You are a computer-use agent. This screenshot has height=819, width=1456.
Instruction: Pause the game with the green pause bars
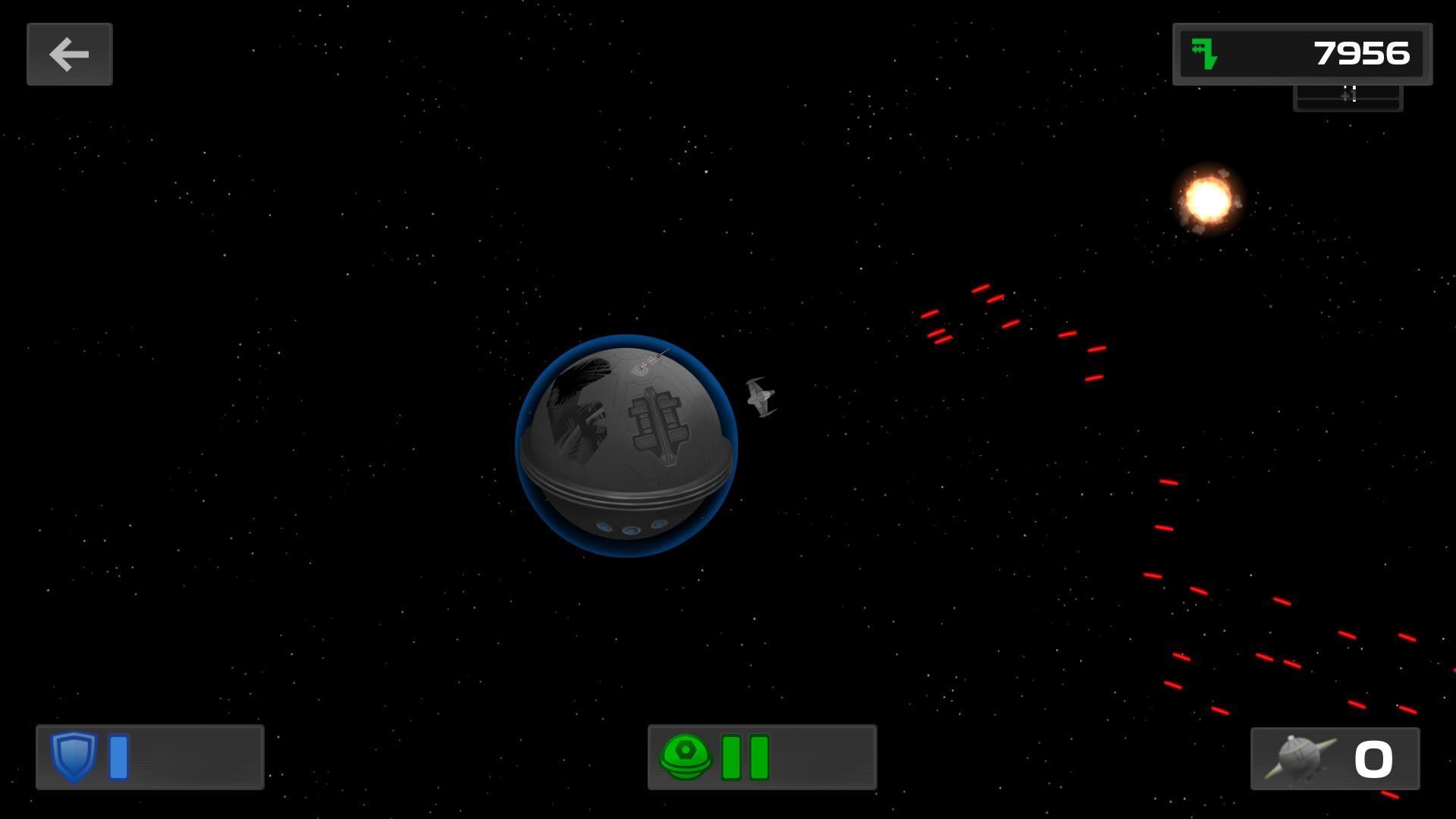tap(742, 757)
